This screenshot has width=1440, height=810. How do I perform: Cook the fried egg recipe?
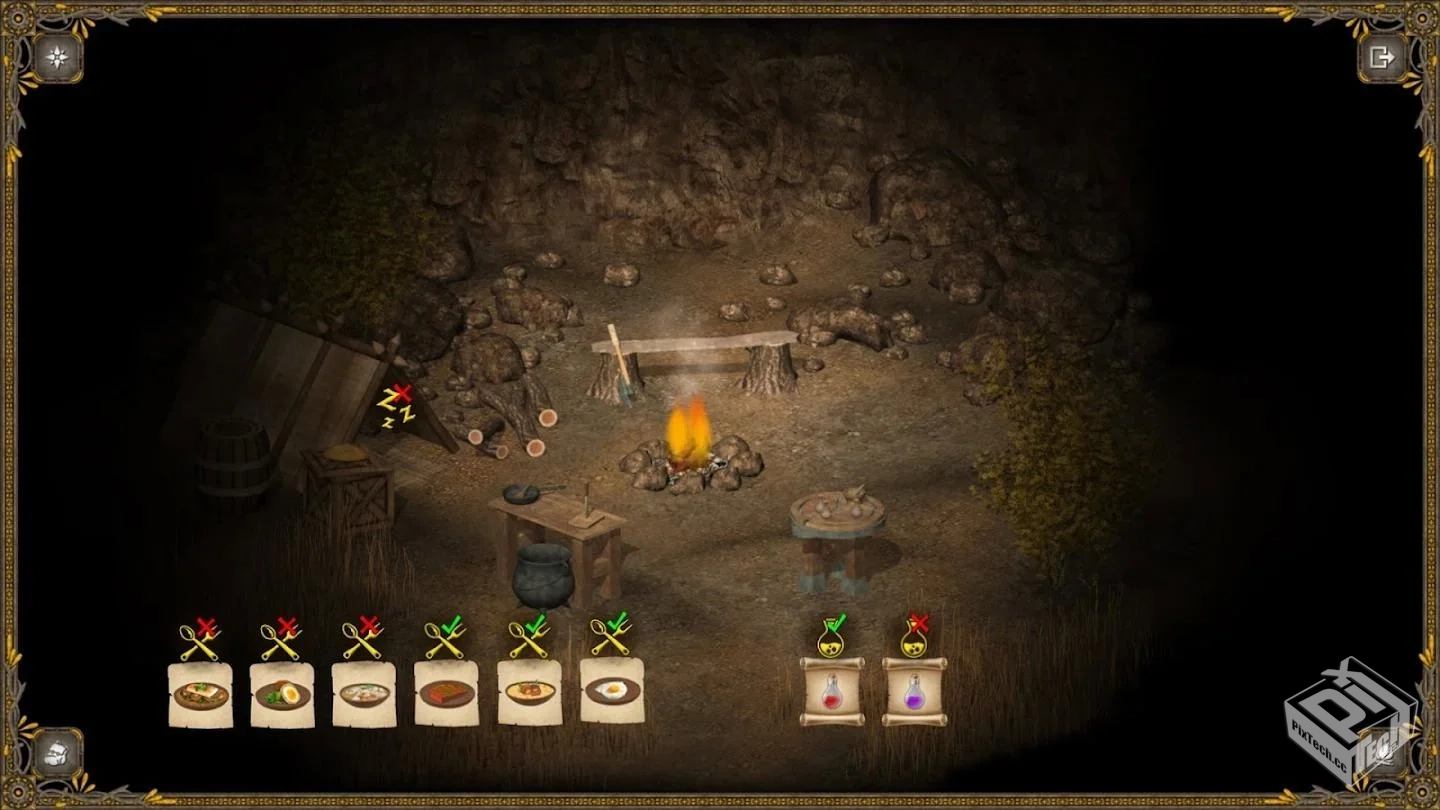coord(612,690)
